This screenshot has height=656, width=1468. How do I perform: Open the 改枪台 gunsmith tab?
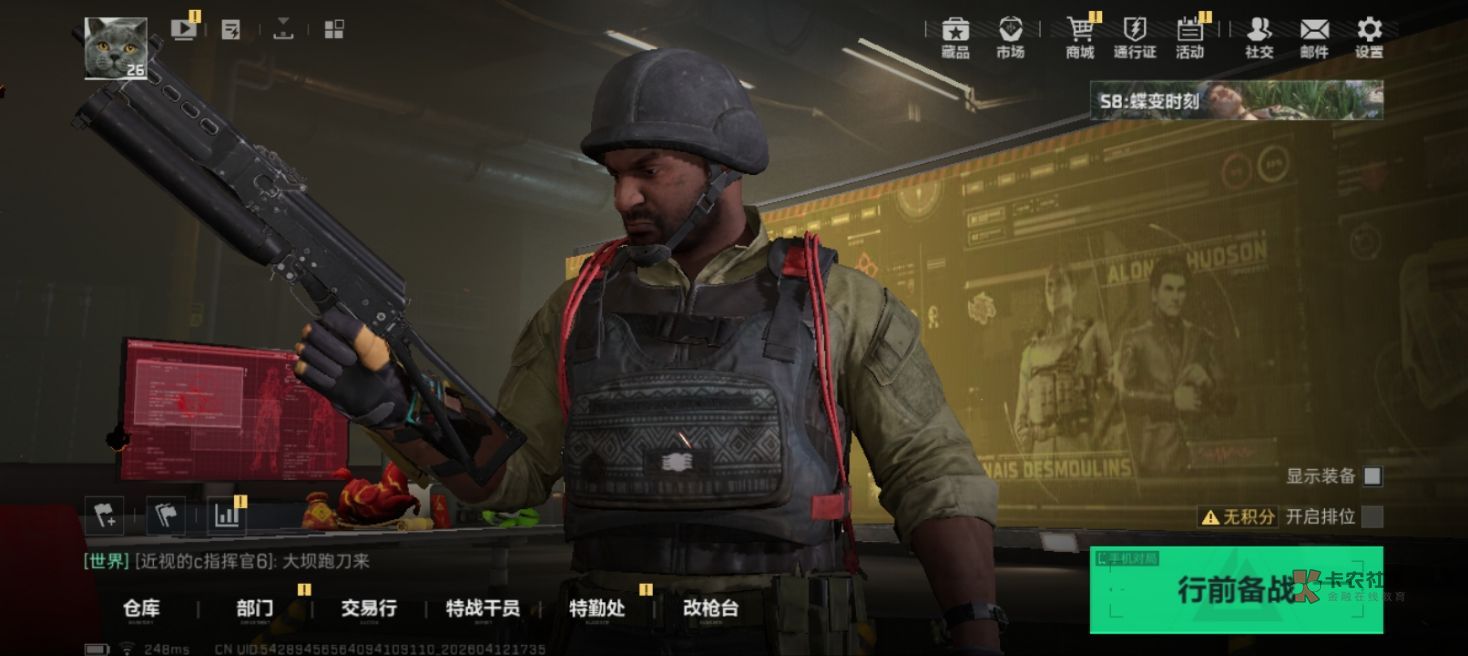pyautogui.click(x=710, y=608)
